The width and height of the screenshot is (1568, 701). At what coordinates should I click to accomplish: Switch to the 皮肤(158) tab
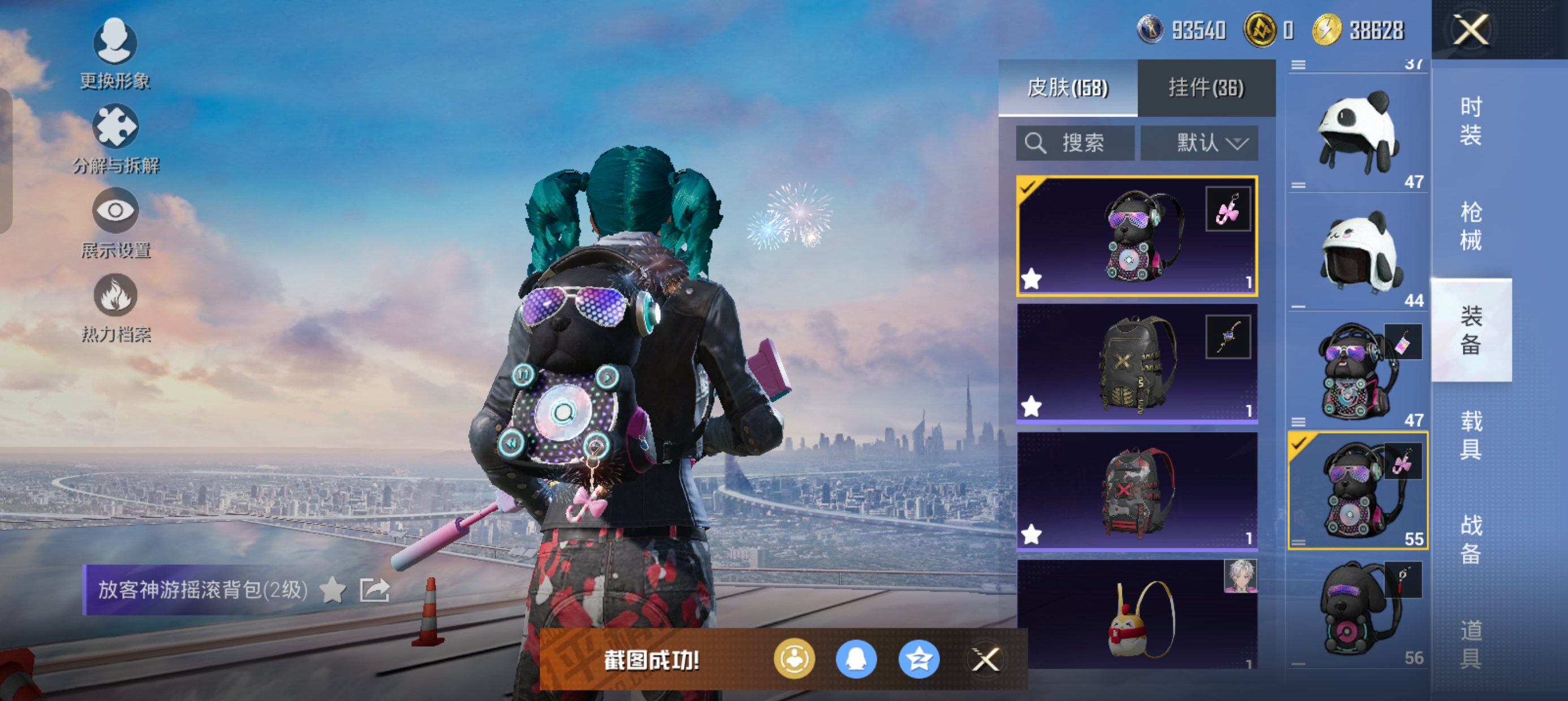(1067, 88)
